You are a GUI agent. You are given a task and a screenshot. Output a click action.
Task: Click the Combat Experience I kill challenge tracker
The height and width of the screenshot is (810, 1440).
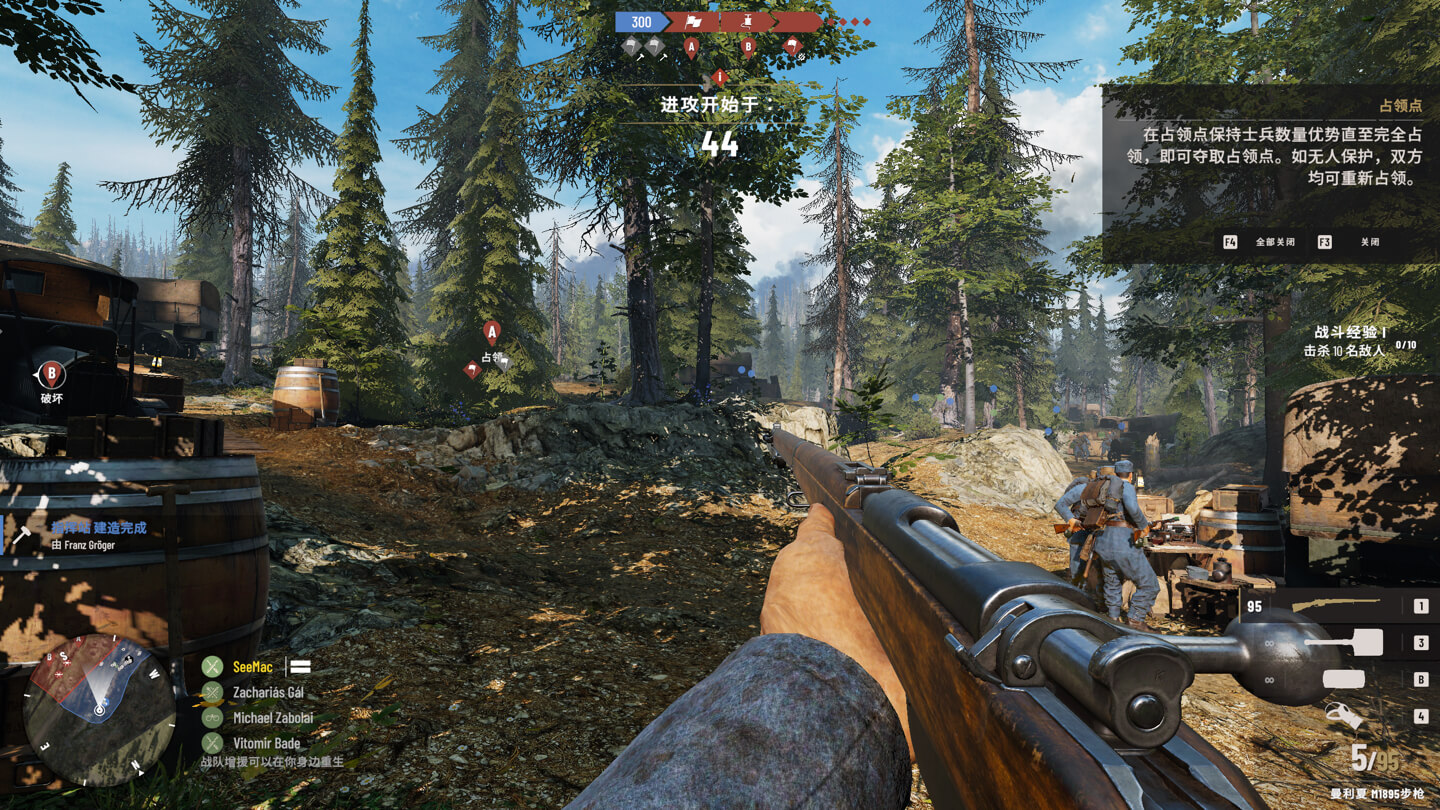1360,342
